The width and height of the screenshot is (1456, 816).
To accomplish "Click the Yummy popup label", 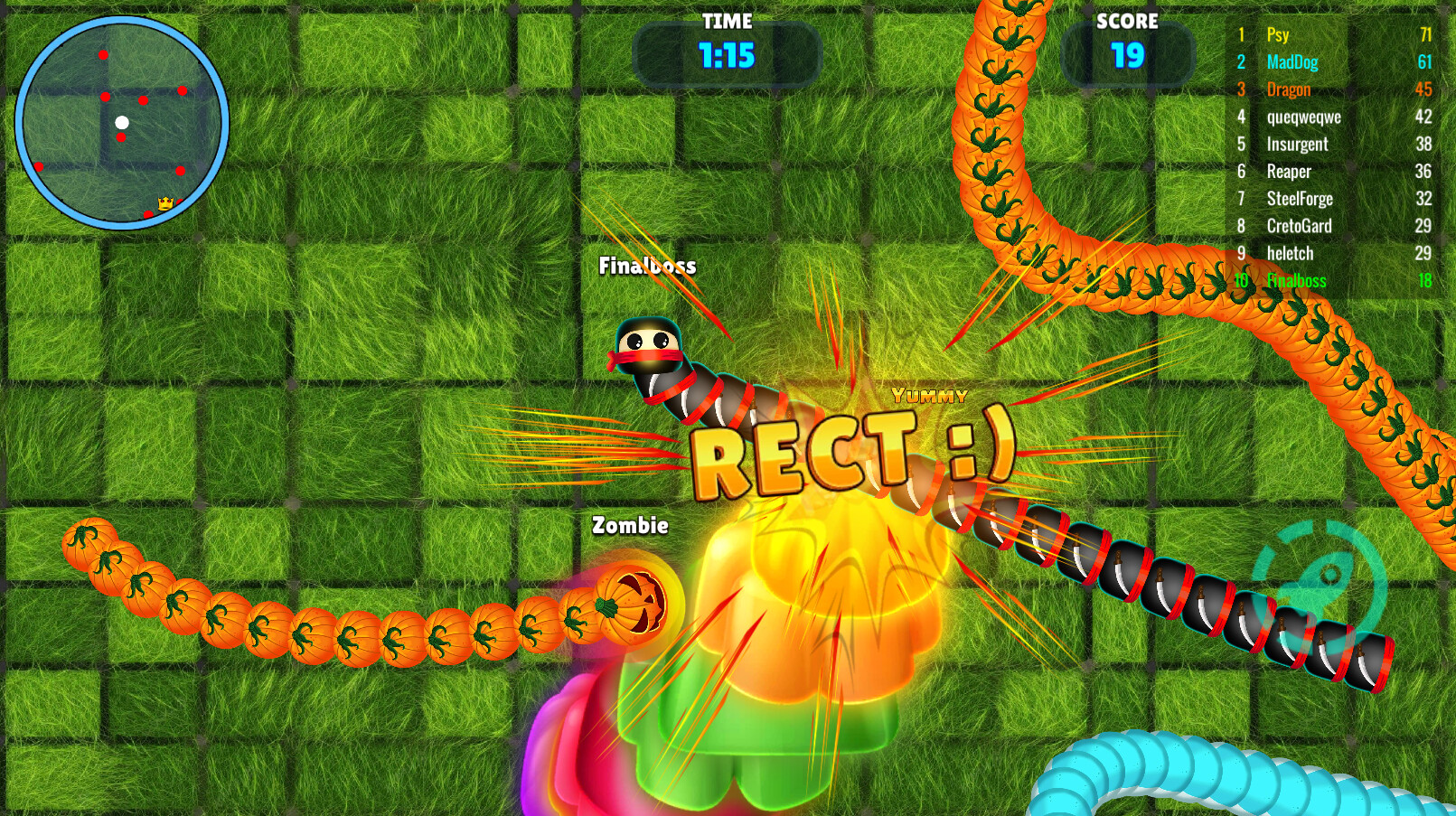I will click(x=928, y=395).
